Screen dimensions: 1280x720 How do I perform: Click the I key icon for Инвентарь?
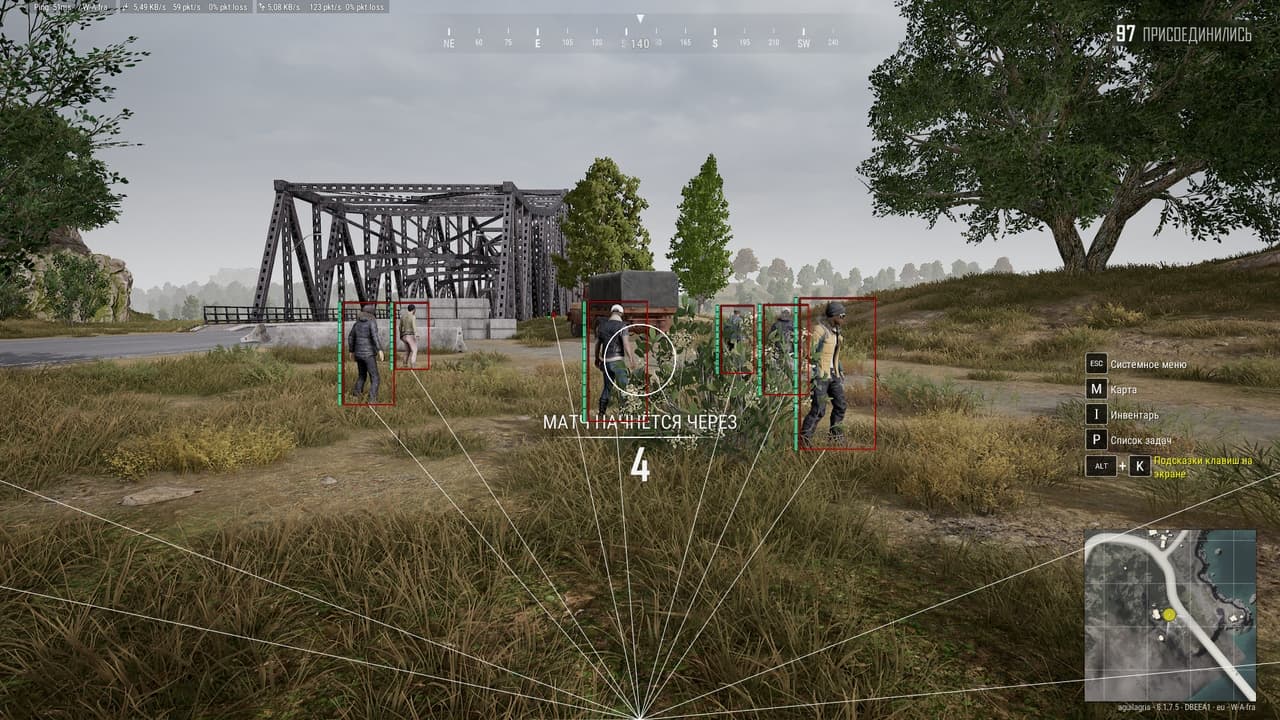(1096, 414)
